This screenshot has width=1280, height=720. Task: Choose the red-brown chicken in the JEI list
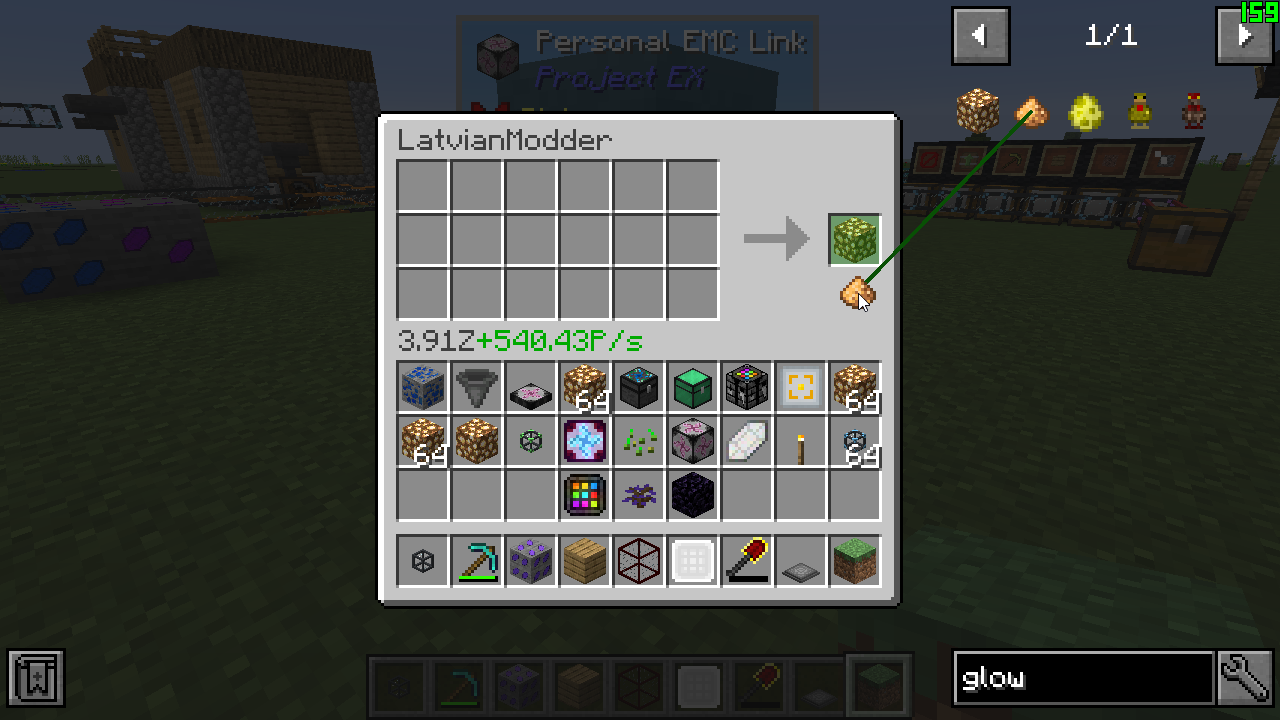click(1193, 111)
